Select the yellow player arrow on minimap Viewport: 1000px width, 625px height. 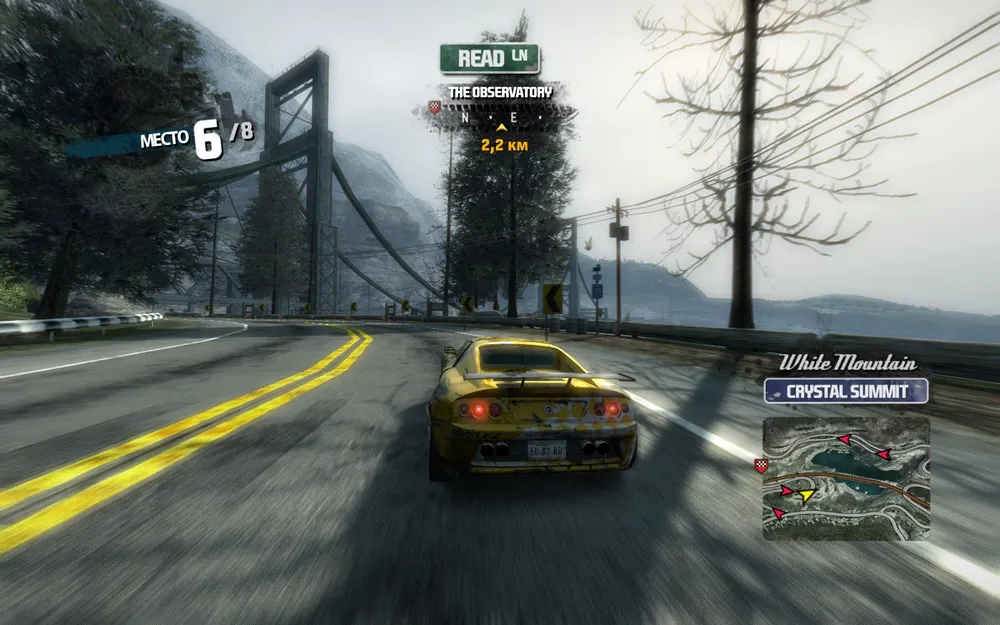tap(806, 494)
